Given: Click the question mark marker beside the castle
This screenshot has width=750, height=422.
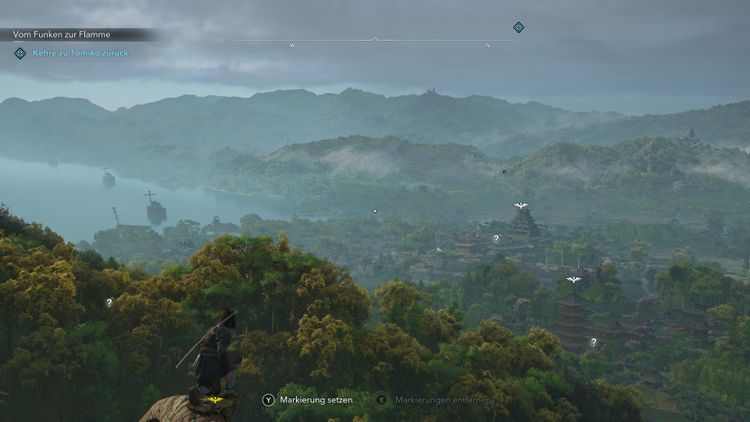Looking at the screenshot, I should pyautogui.click(x=495, y=238).
